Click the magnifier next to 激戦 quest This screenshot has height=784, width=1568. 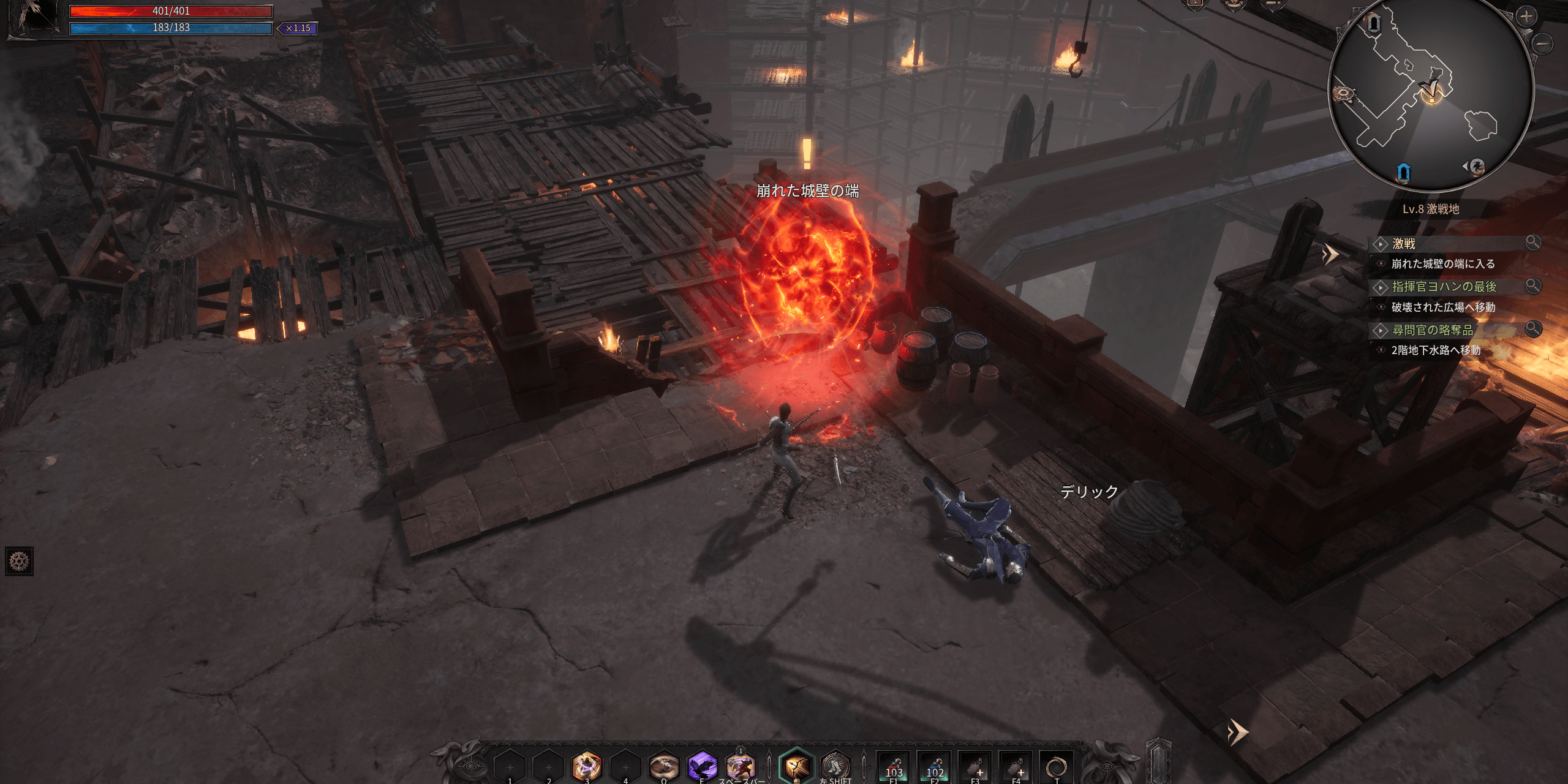(1533, 243)
